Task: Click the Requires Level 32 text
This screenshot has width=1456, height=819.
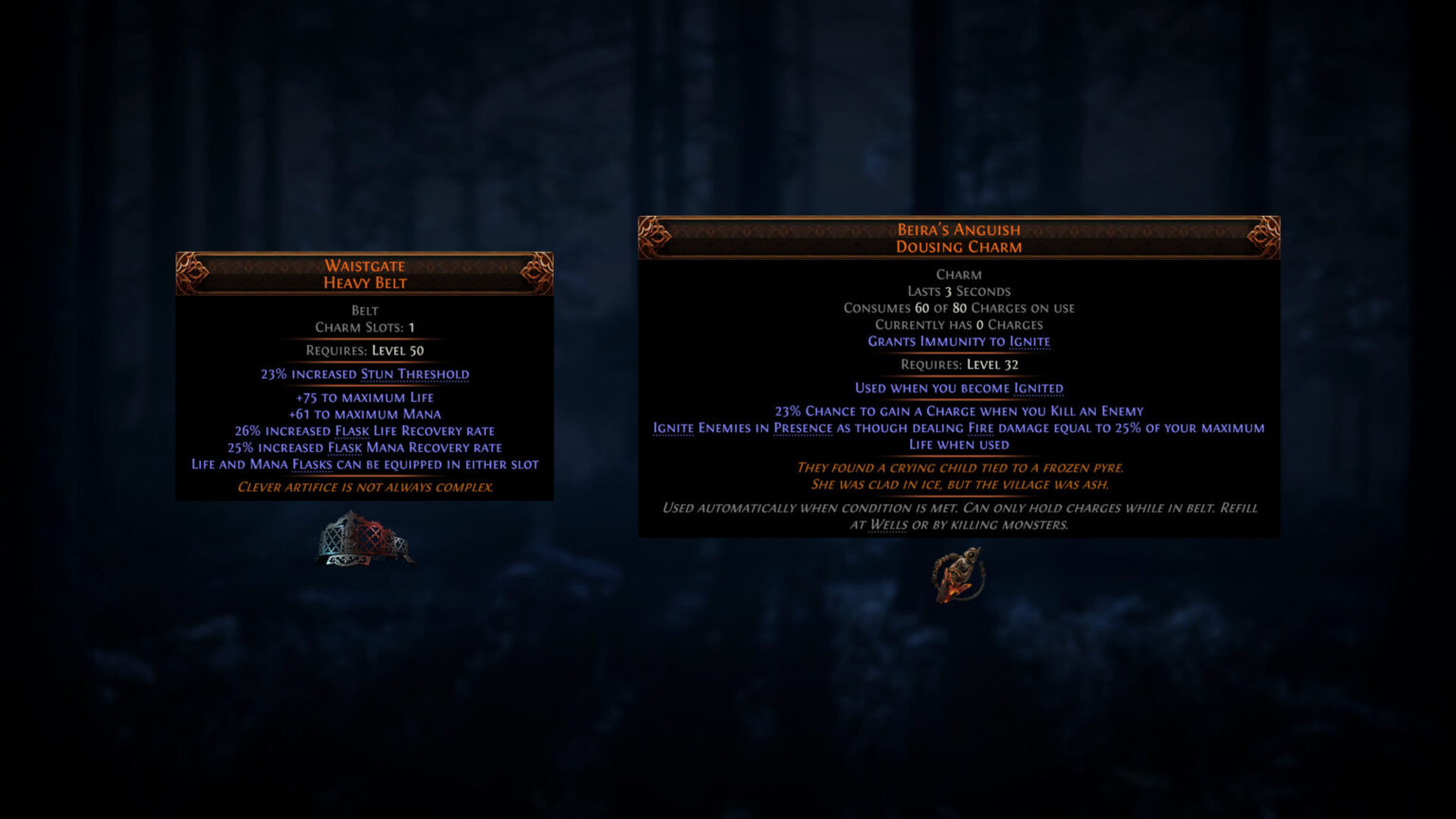Action: (959, 364)
